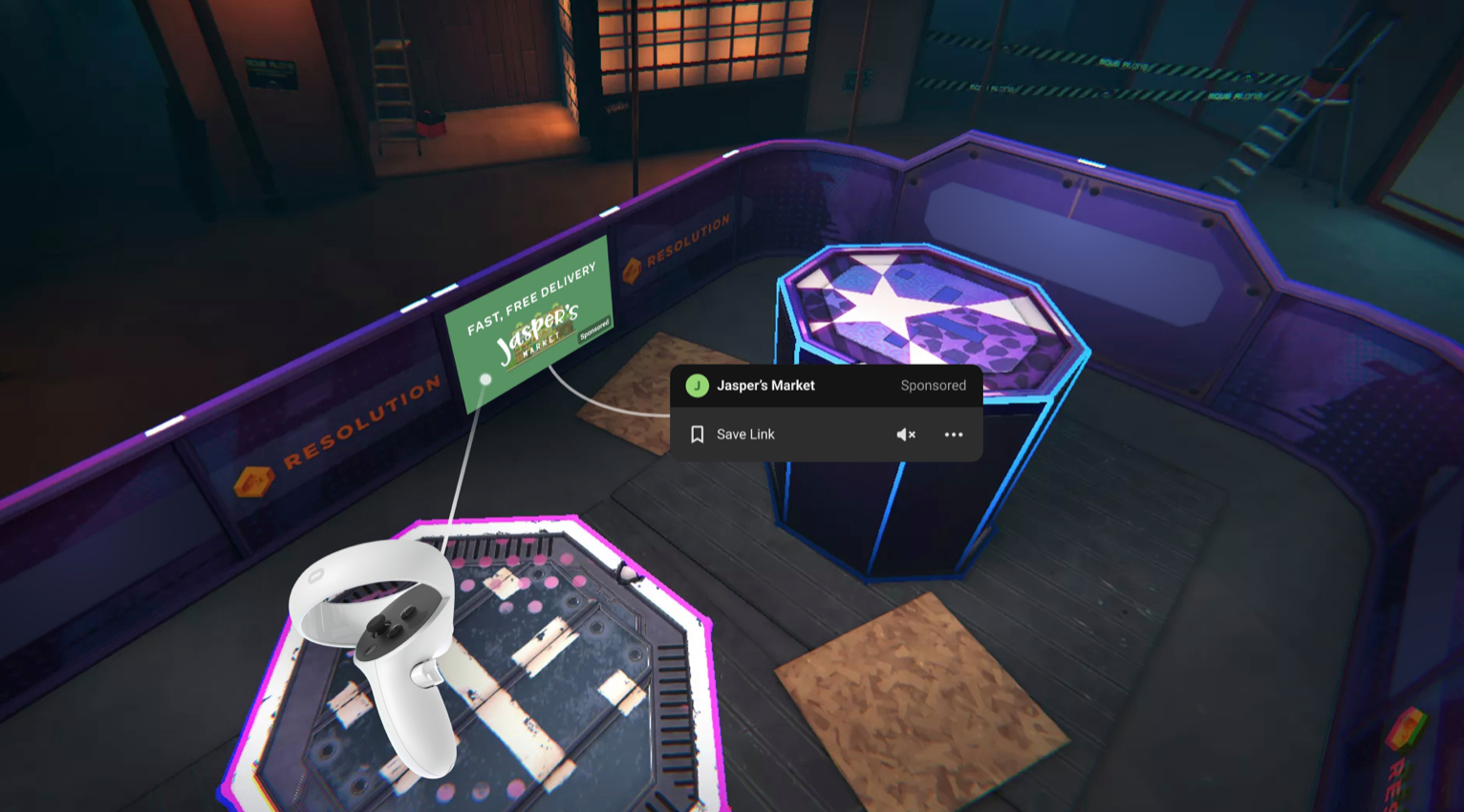
Task: Open the muted speaker icon on the ad panel
Action: tap(906, 435)
